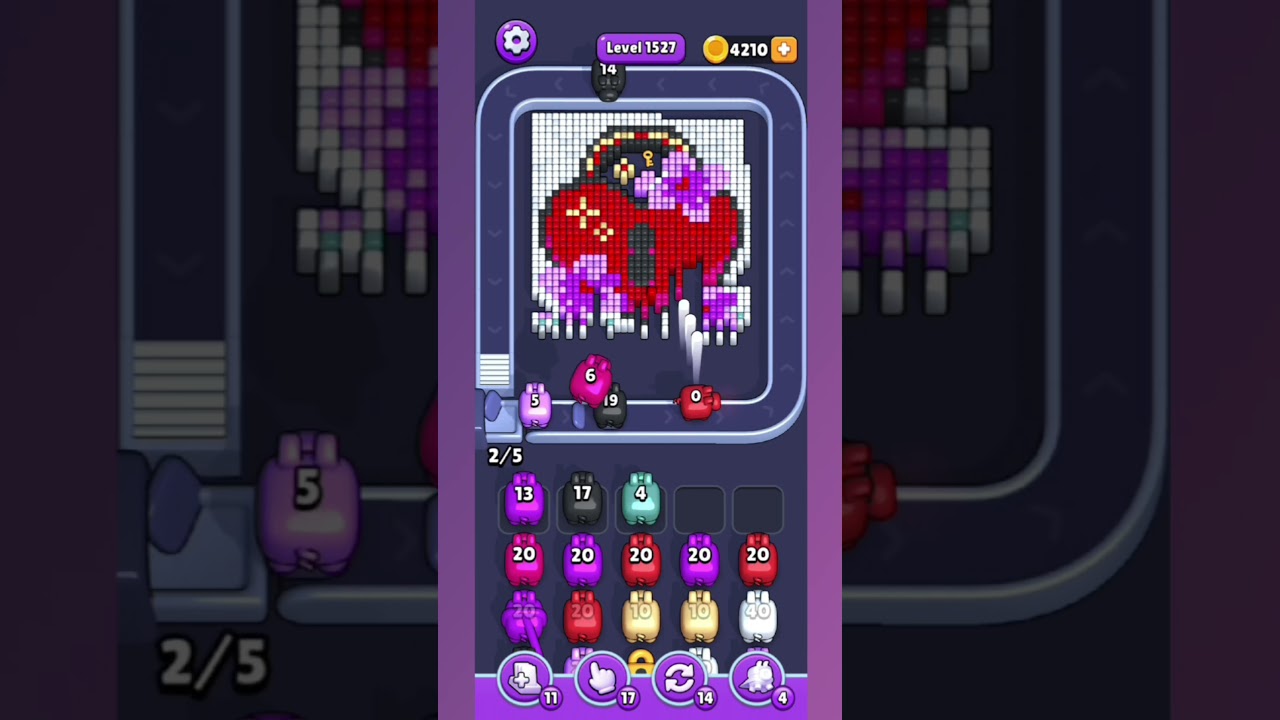This screenshot has width=1280, height=720.
Task: Tap the red bottle marked 0 on conveyor
Action: (696, 403)
